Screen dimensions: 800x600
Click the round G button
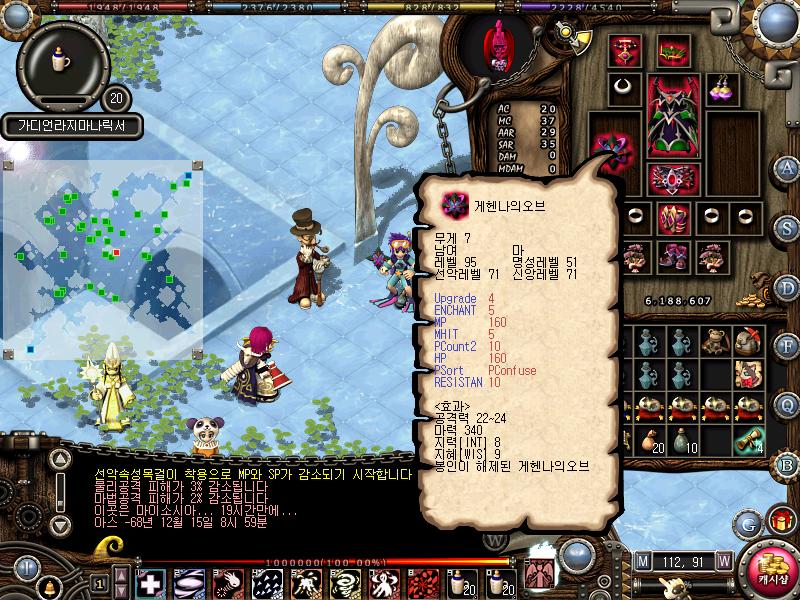coord(747,523)
